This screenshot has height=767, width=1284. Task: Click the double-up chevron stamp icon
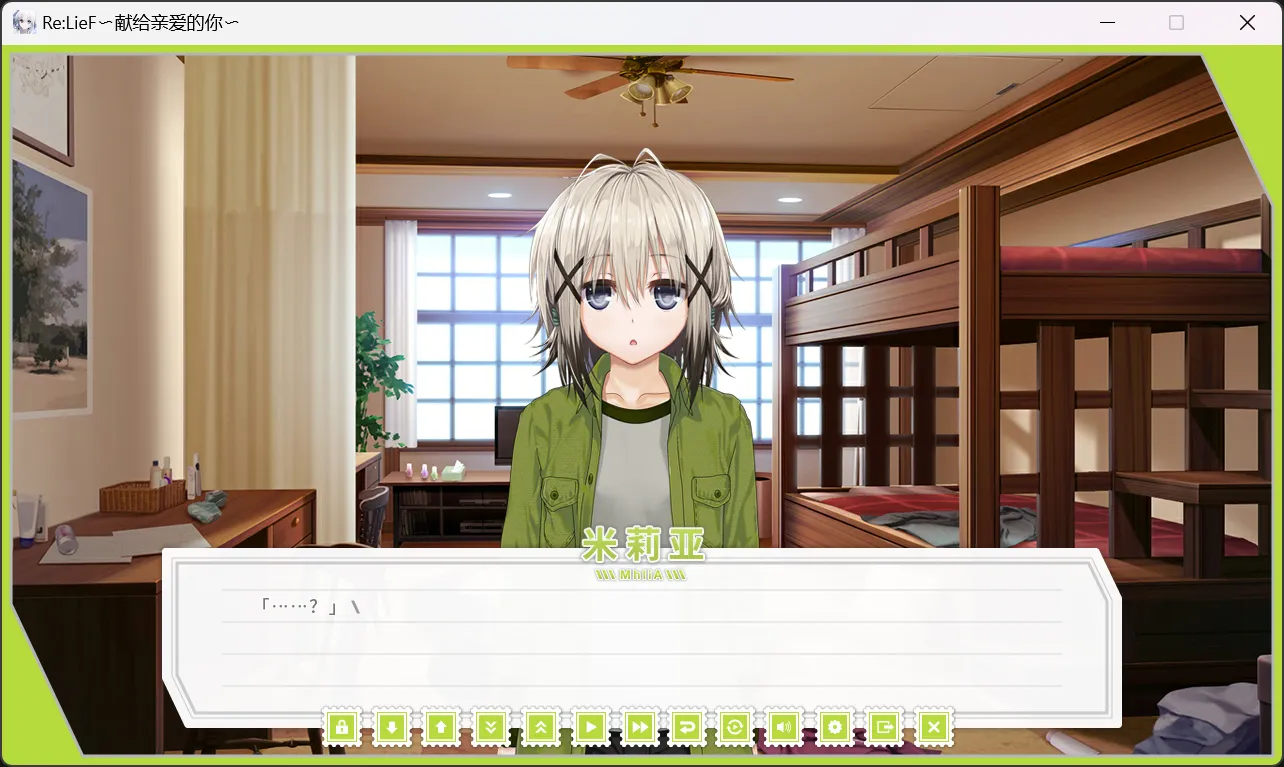(x=540, y=727)
